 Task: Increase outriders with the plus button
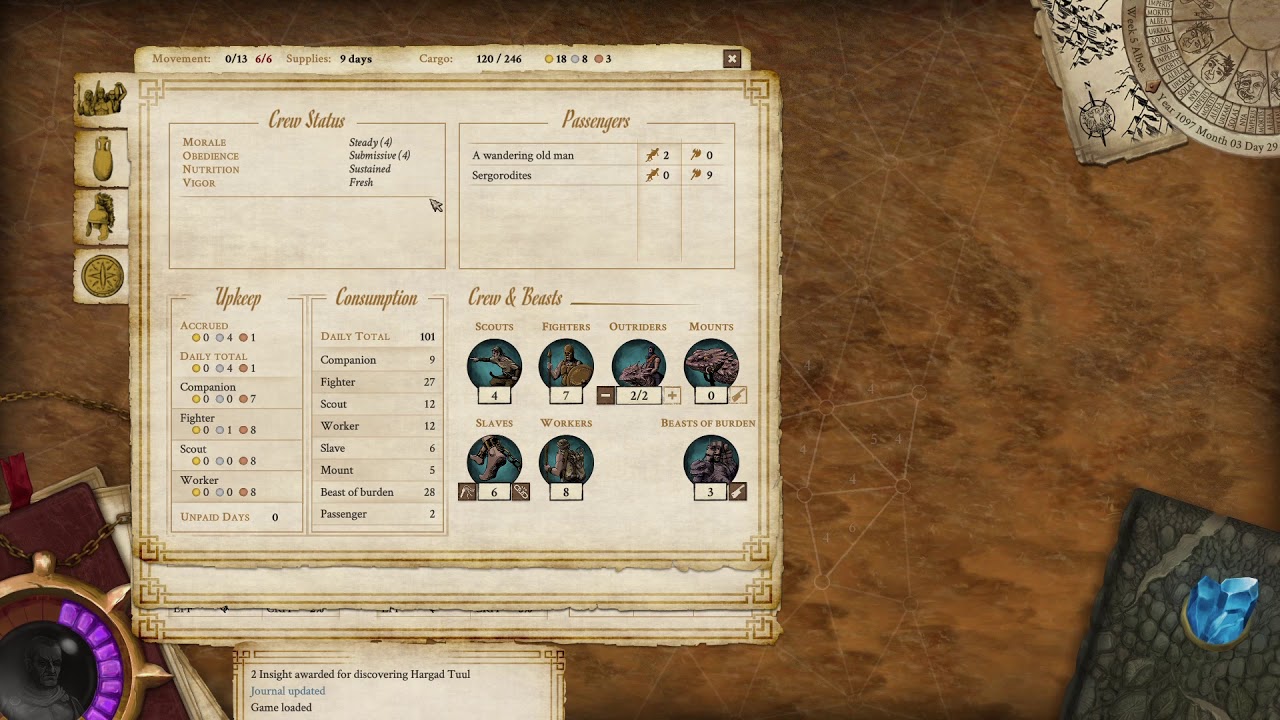point(672,396)
